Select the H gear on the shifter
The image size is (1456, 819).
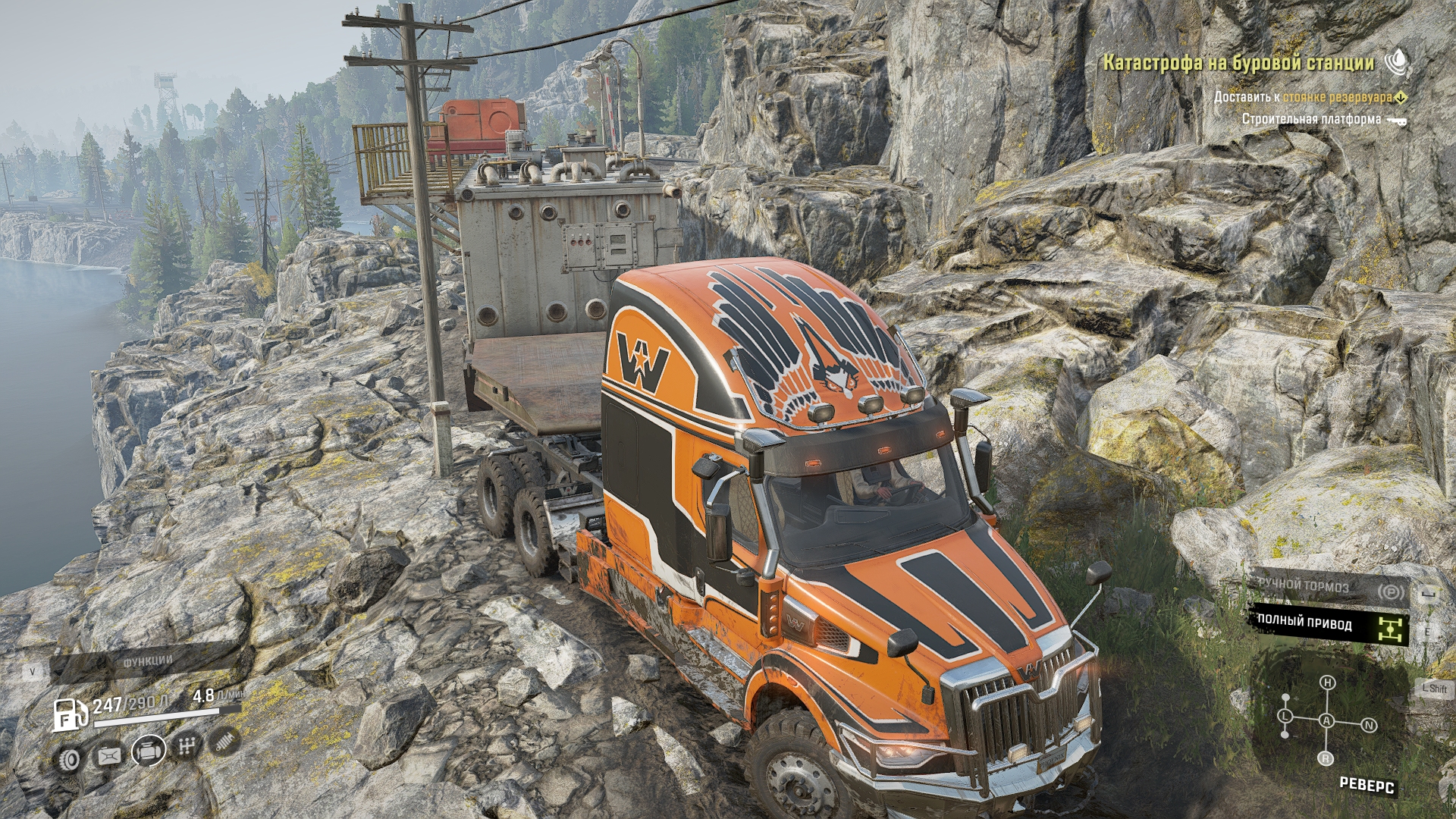click(1327, 683)
